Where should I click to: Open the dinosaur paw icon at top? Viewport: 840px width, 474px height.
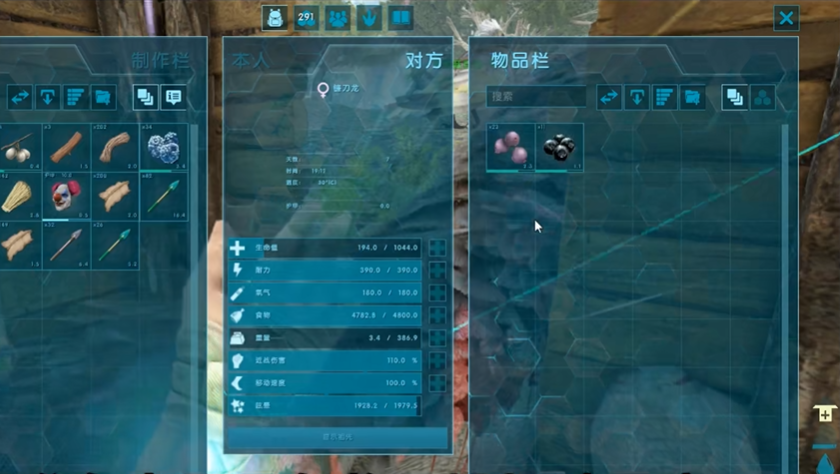click(369, 18)
